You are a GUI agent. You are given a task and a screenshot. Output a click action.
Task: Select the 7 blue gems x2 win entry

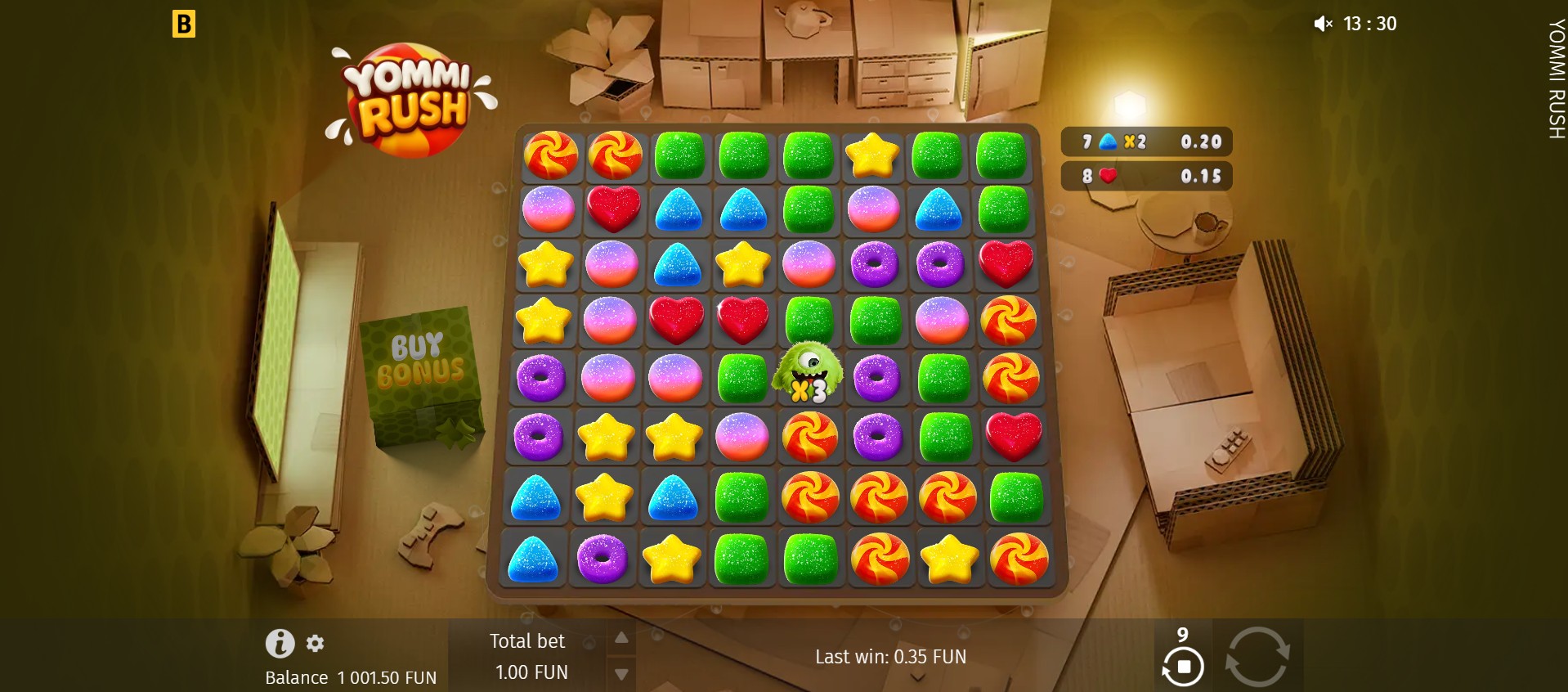tap(1146, 141)
